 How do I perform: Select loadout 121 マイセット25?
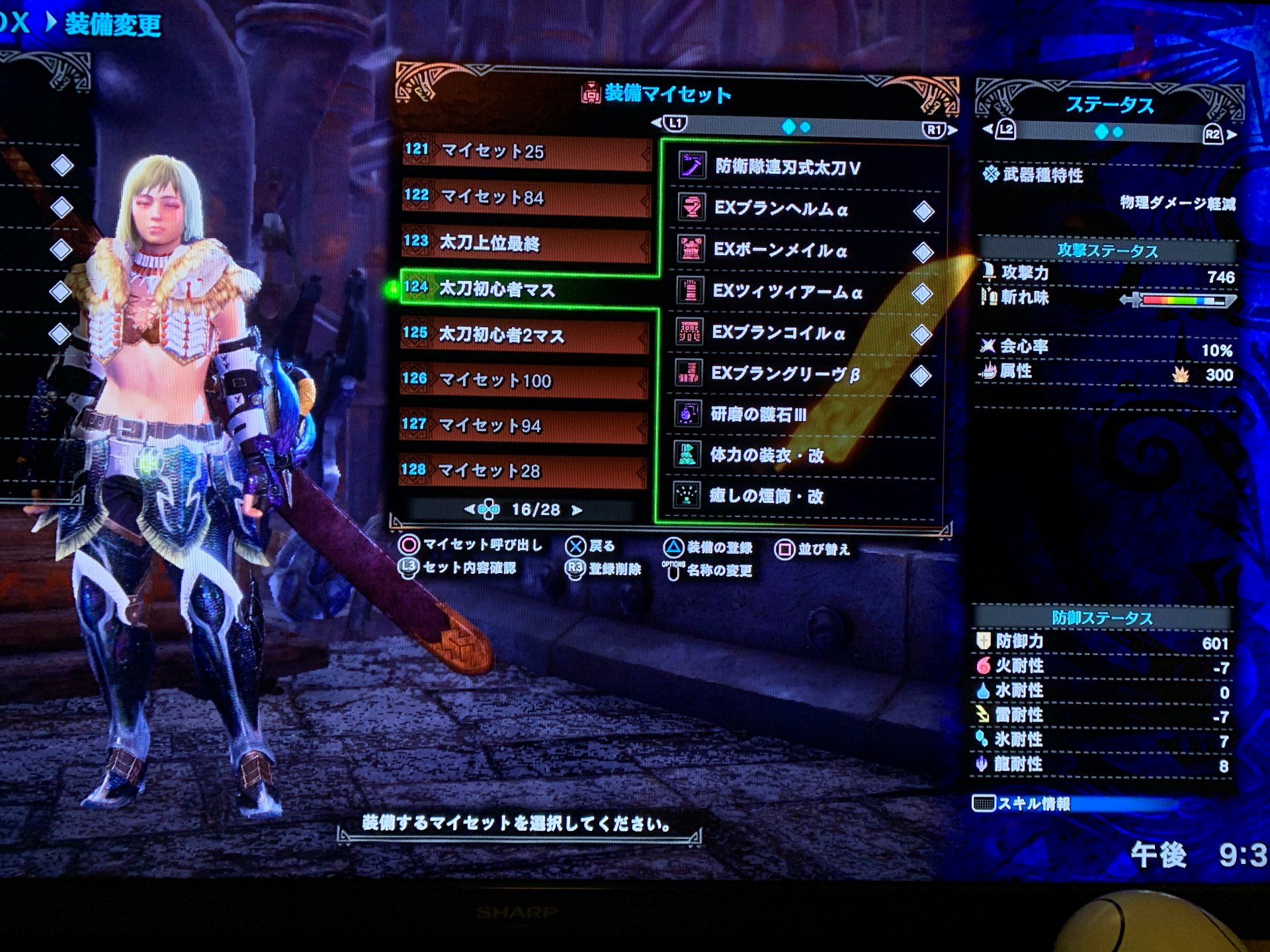tap(526, 152)
